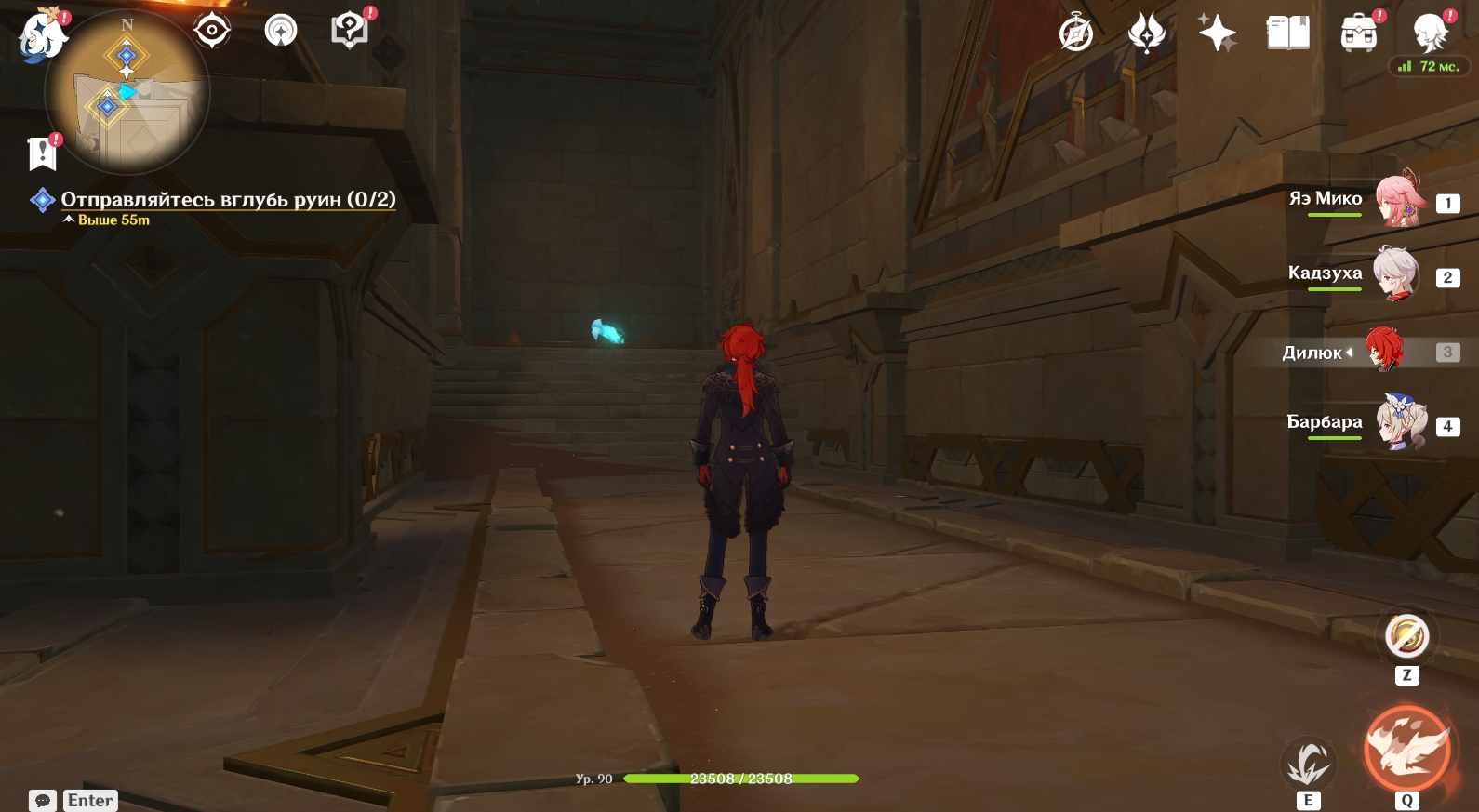Open the Adventurer Handbook book icon

[x=1288, y=33]
